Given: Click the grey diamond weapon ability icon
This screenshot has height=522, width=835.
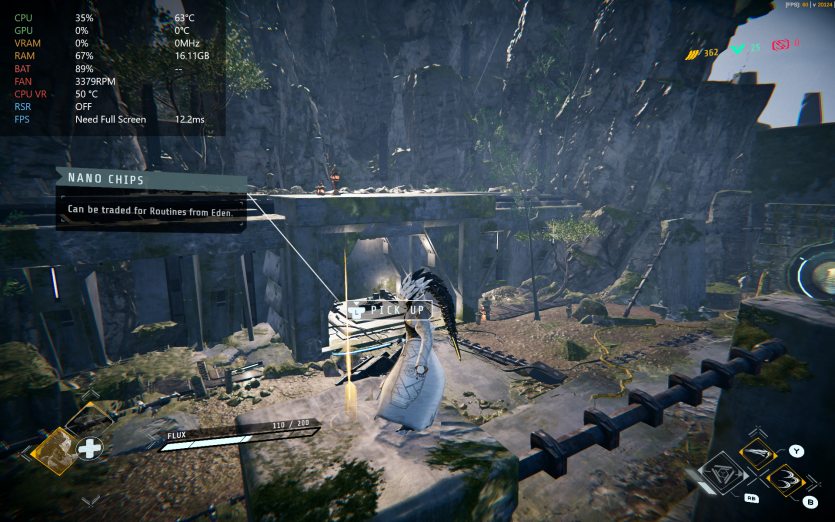Looking at the screenshot, I should 724,474.
